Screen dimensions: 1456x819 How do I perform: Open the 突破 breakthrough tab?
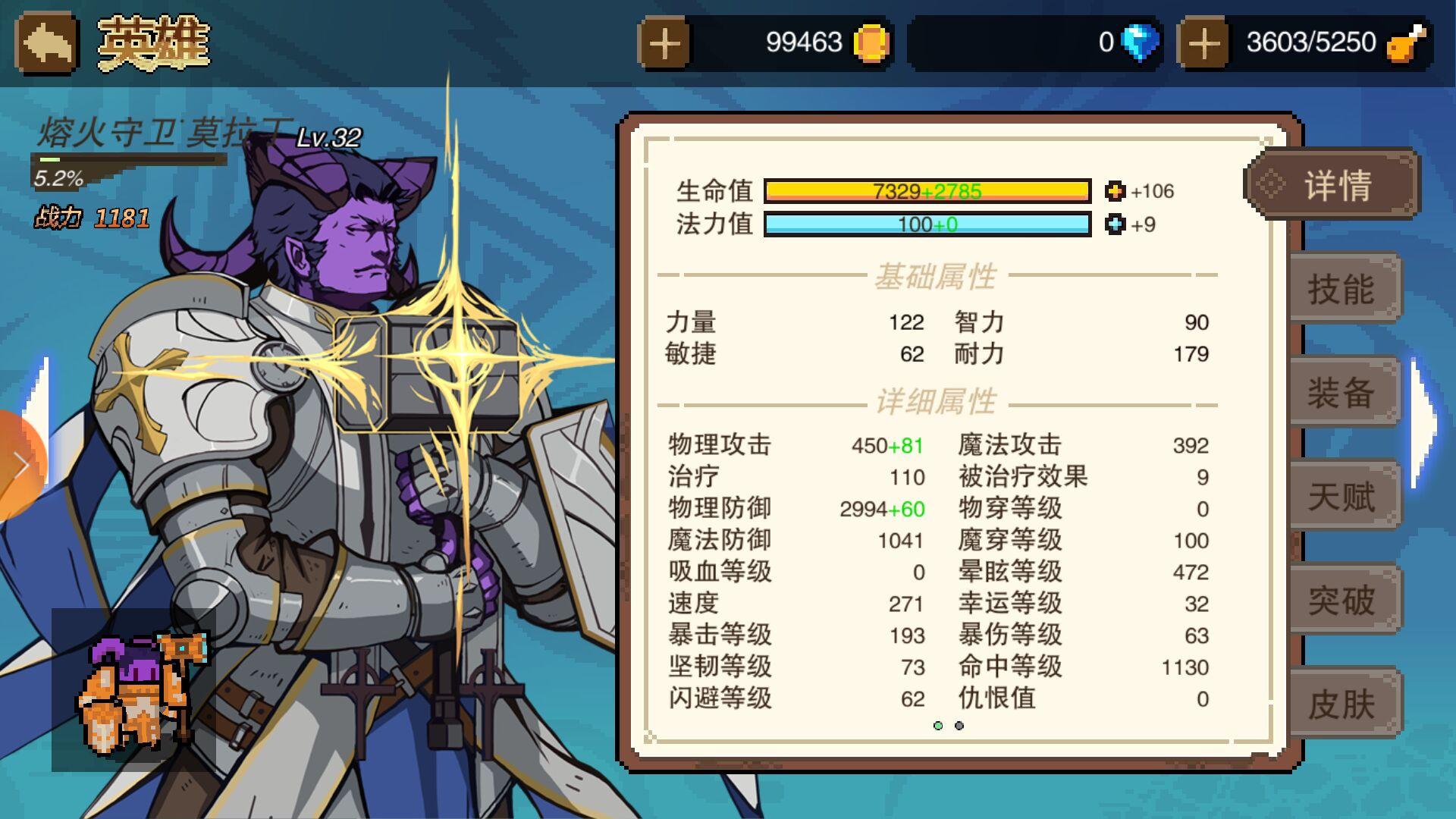click(x=1342, y=601)
